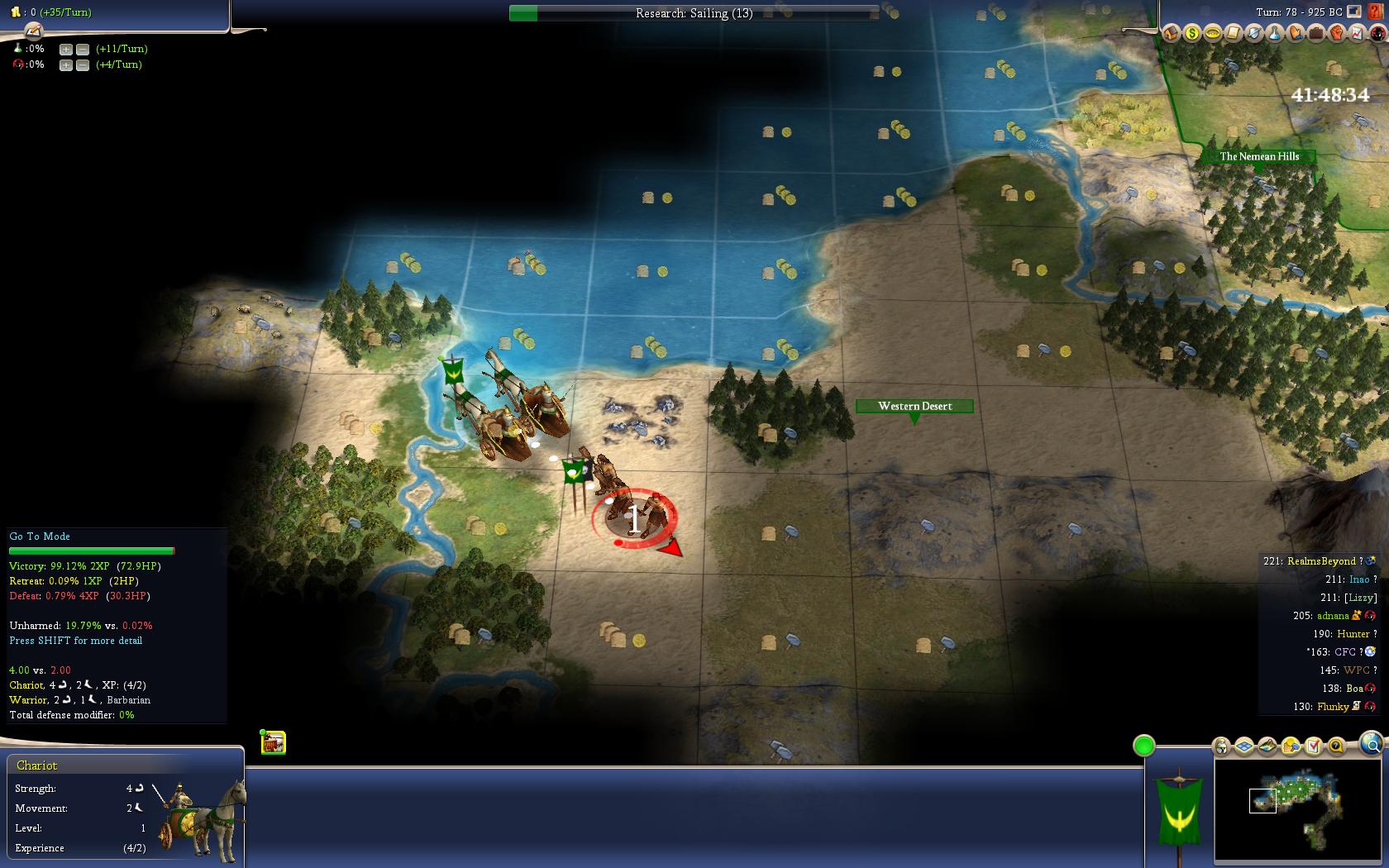Image resolution: width=1389 pixels, height=868 pixels.
Task: Decrease the research rate with minus button
Action: coord(83,49)
